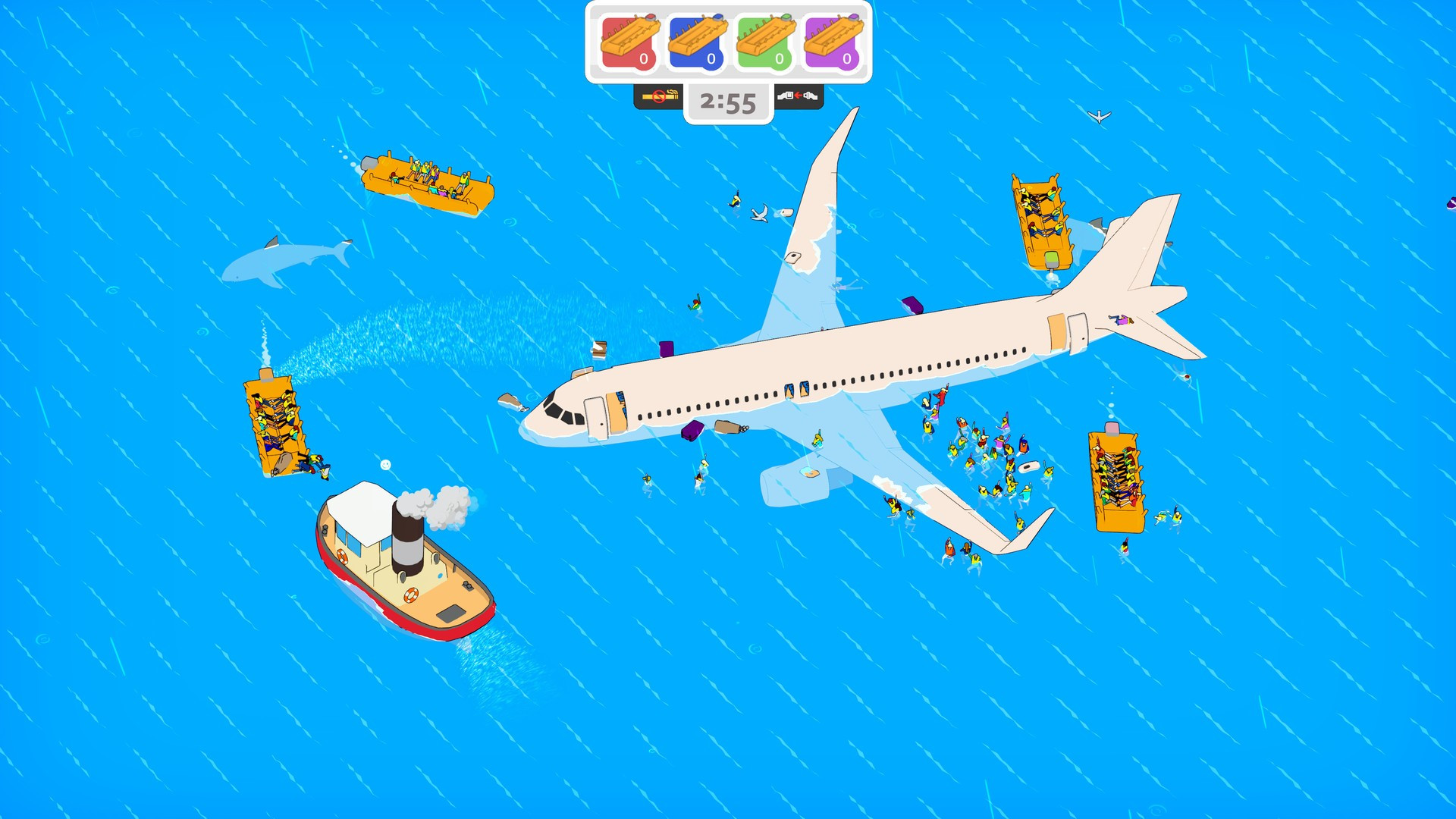Click the fasten-seatbelt sign indicator
The width and height of the screenshot is (1456, 819).
(797, 97)
